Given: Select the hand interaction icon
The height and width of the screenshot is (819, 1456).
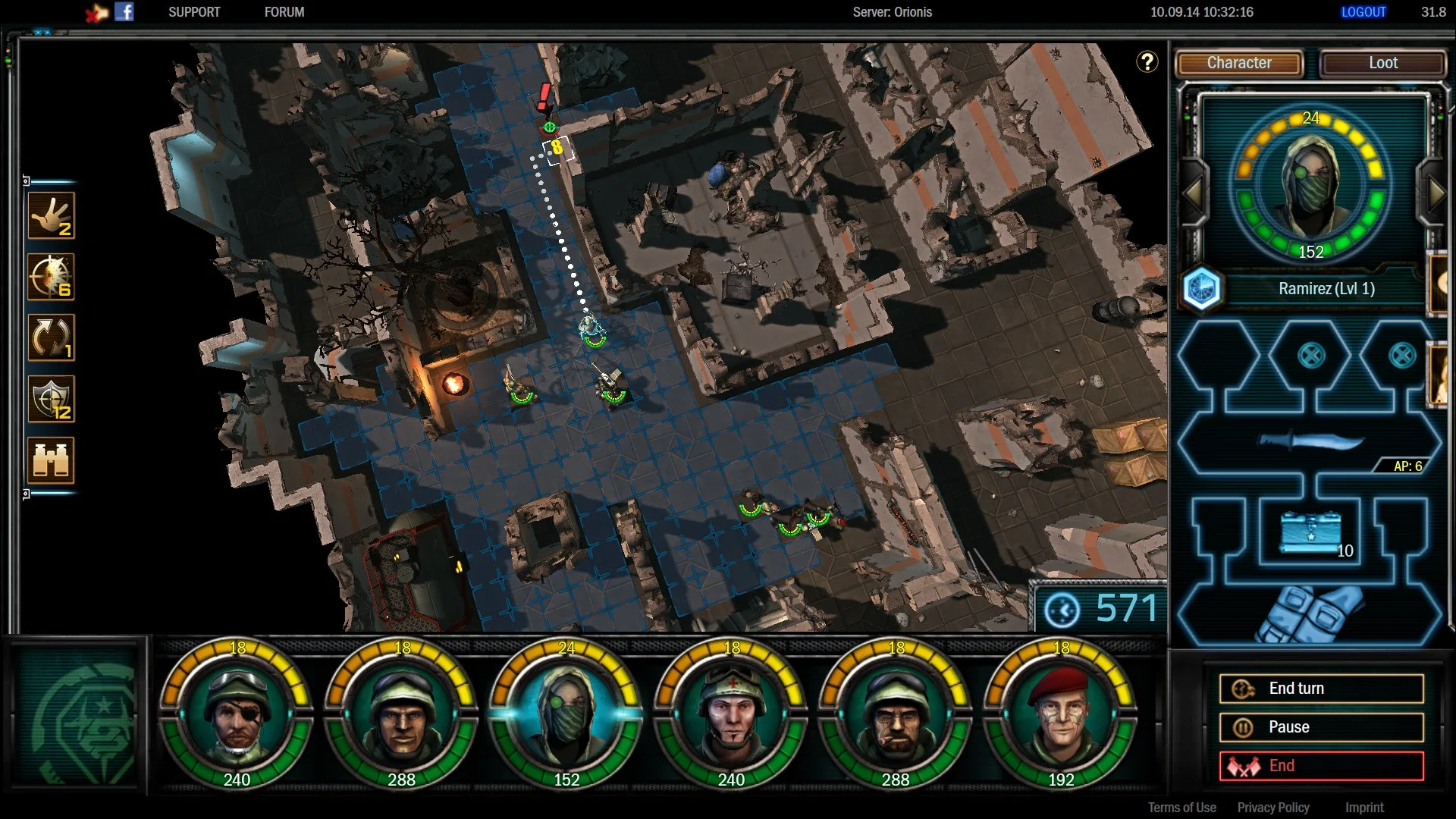Looking at the screenshot, I should point(52,215).
